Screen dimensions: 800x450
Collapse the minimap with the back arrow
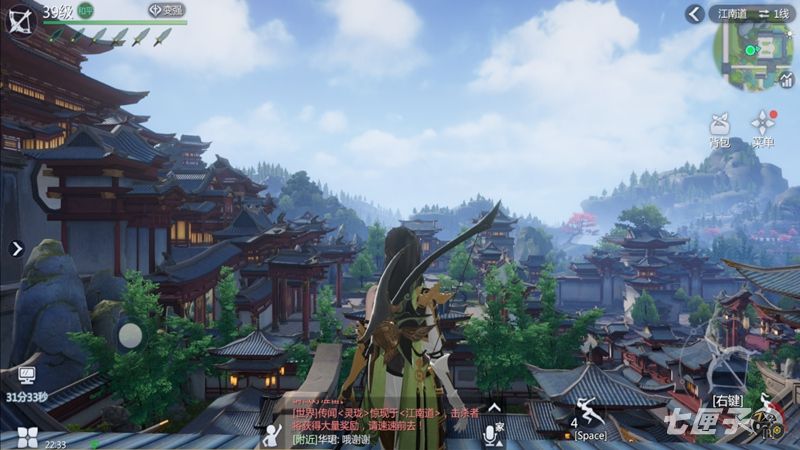coord(696,13)
